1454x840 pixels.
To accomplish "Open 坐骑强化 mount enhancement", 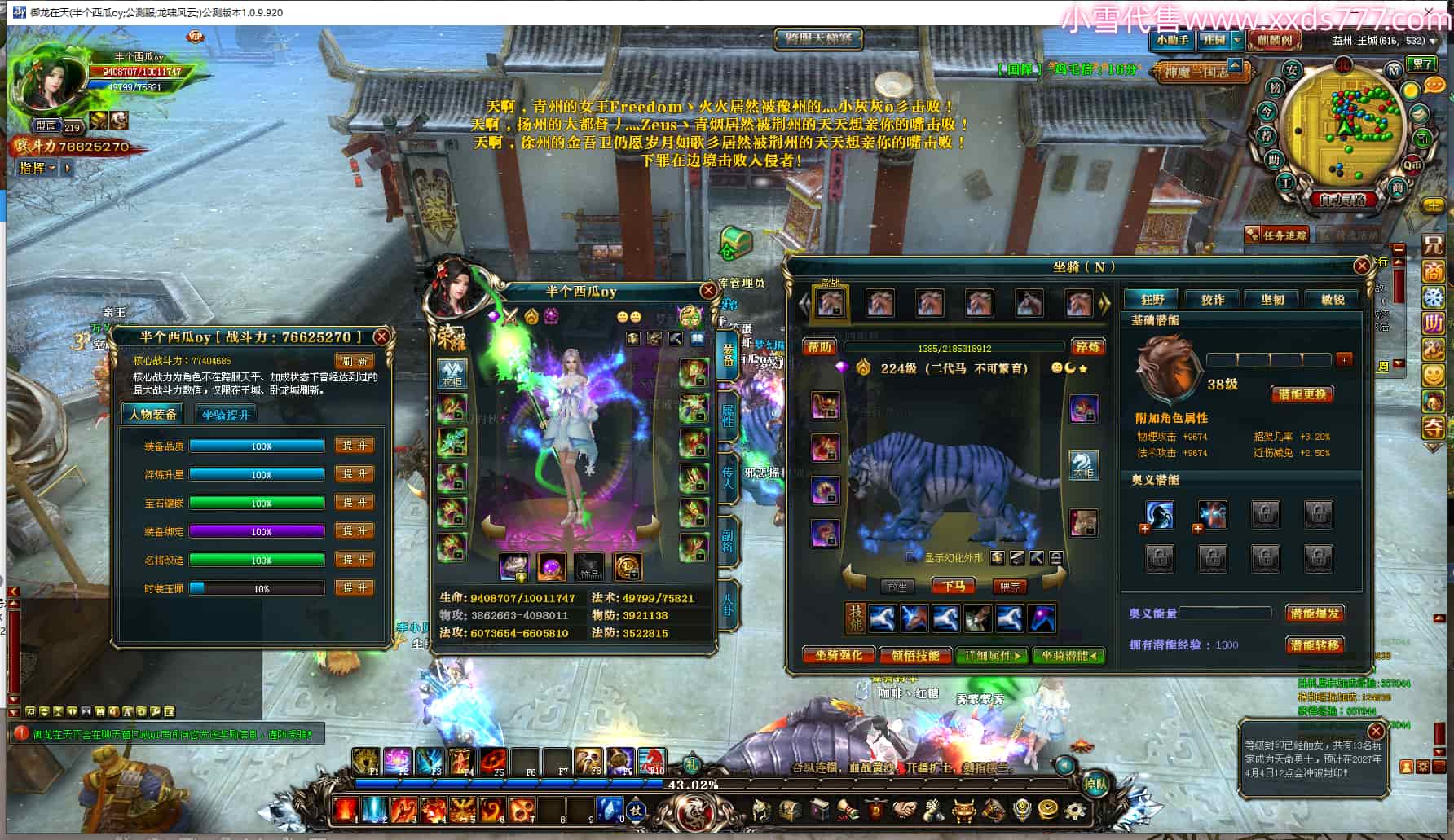I will click(838, 655).
